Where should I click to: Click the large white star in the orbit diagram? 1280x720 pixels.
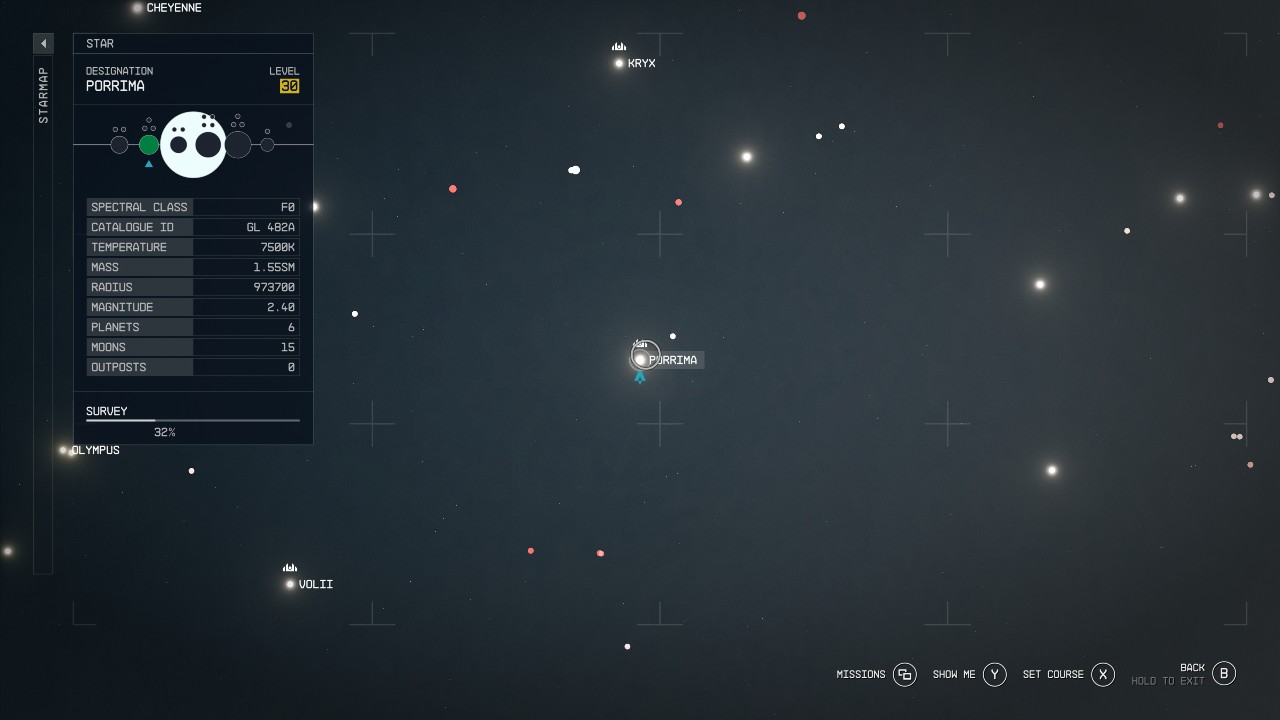click(193, 144)
